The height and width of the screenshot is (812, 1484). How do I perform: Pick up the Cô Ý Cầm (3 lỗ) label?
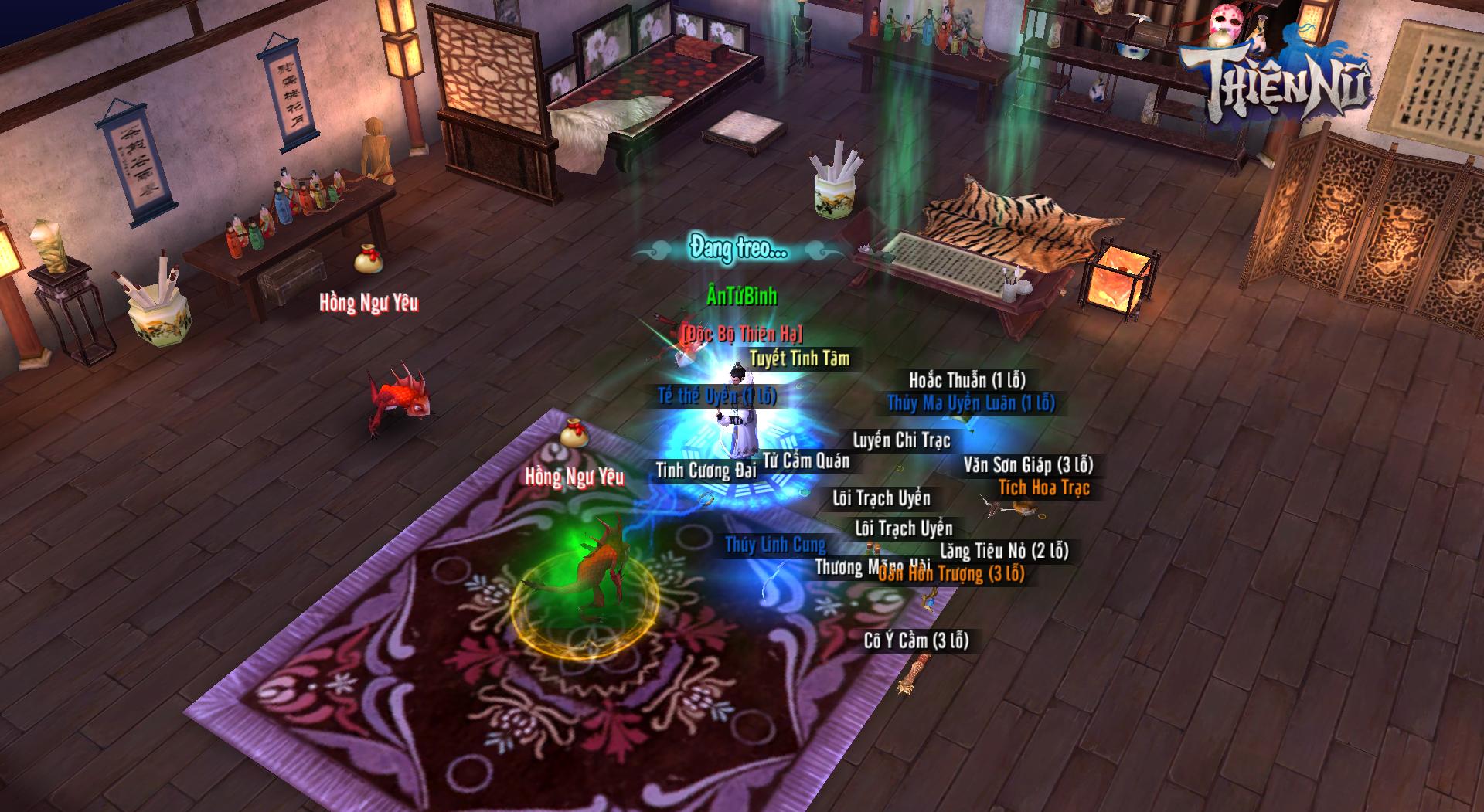pos(916,640)
